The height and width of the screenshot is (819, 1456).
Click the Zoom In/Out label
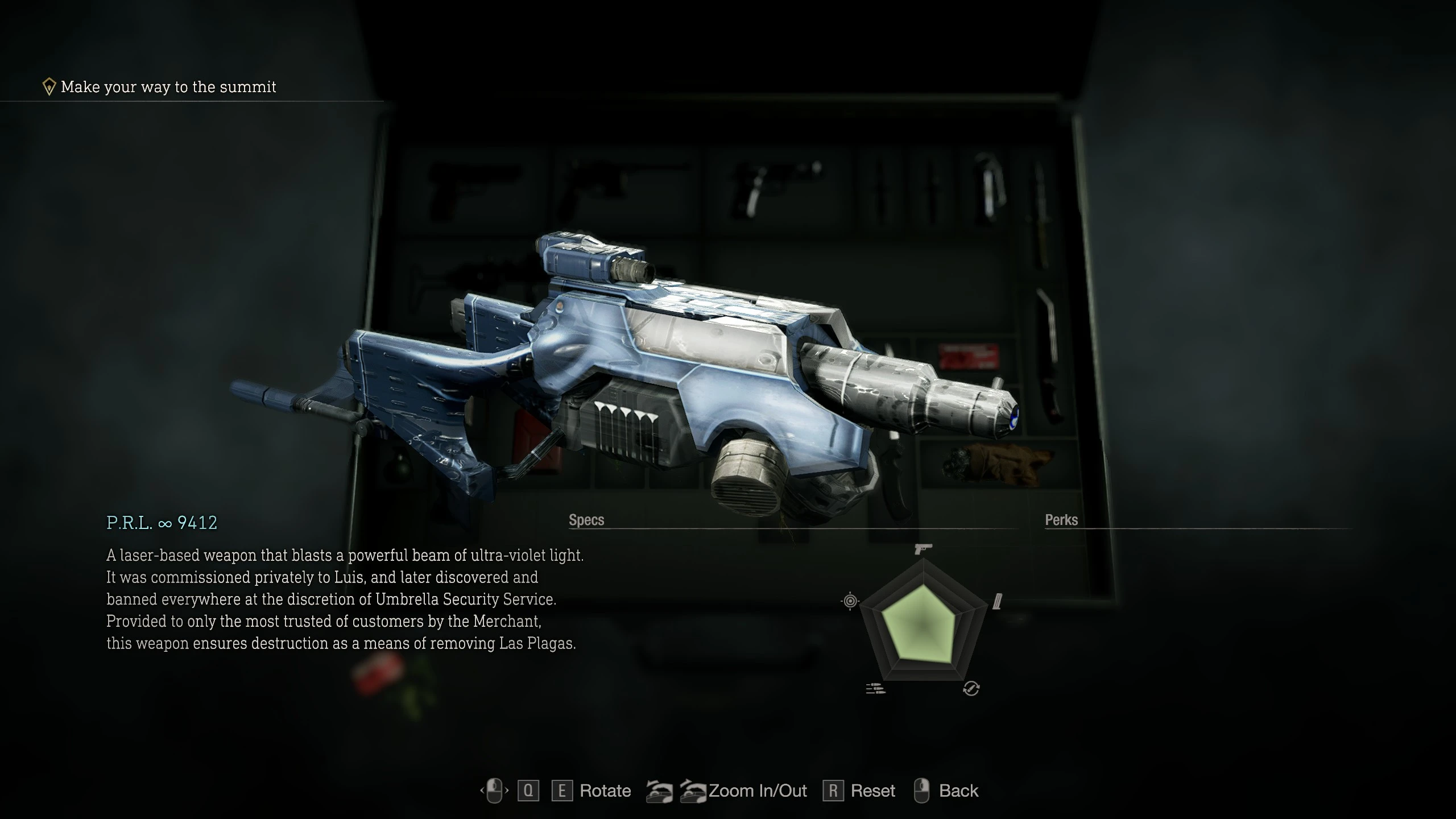(758, 791)
